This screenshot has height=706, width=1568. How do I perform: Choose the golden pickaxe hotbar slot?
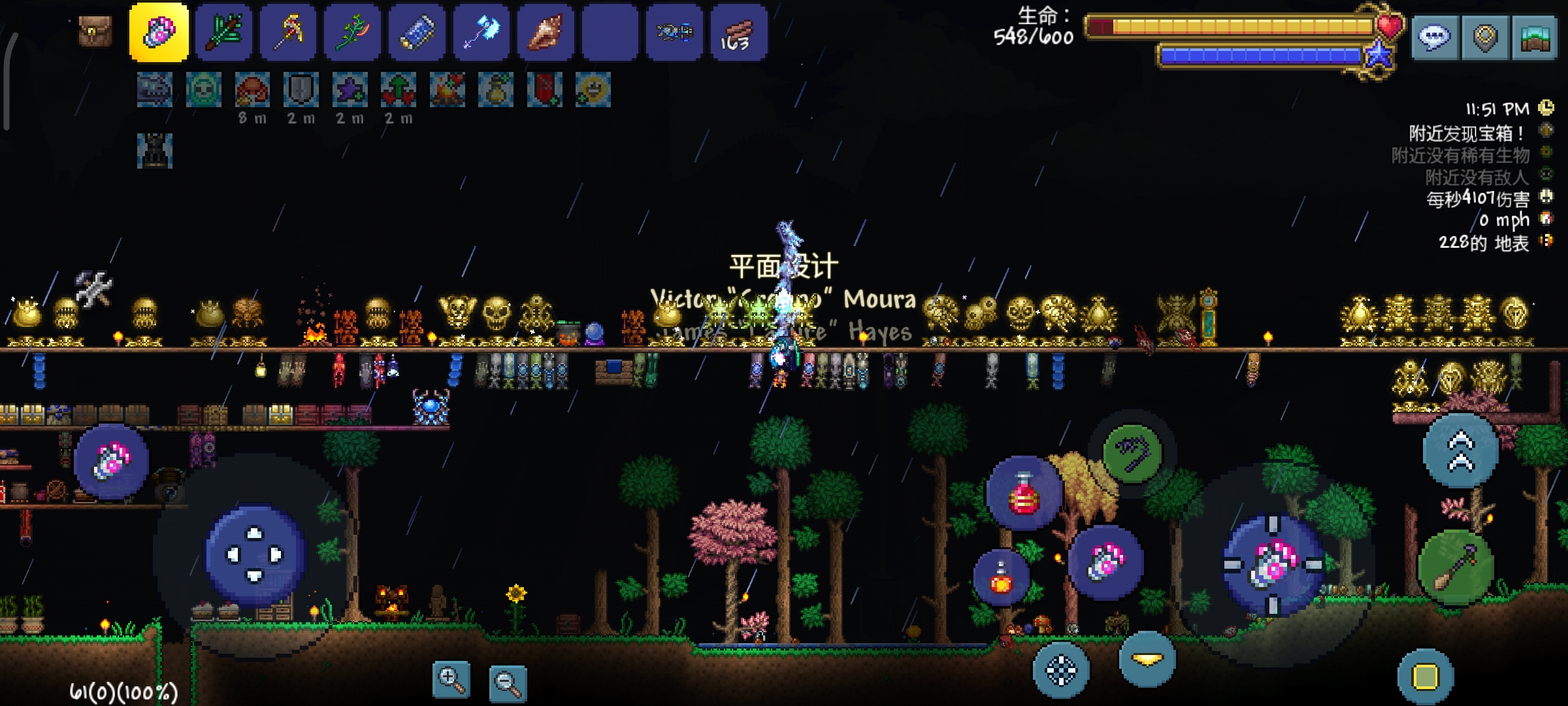(288, 33)
